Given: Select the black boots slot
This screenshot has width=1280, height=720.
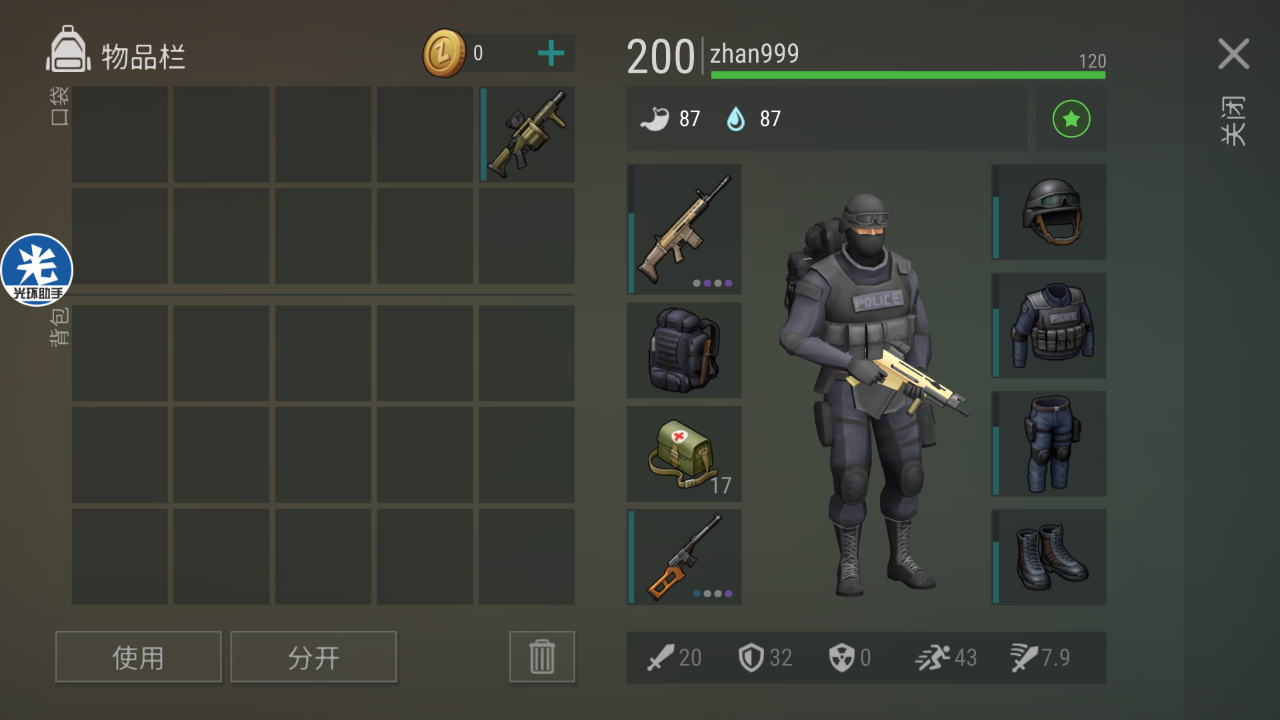Looking at the screenshot, I should [x=1050, y=557].
